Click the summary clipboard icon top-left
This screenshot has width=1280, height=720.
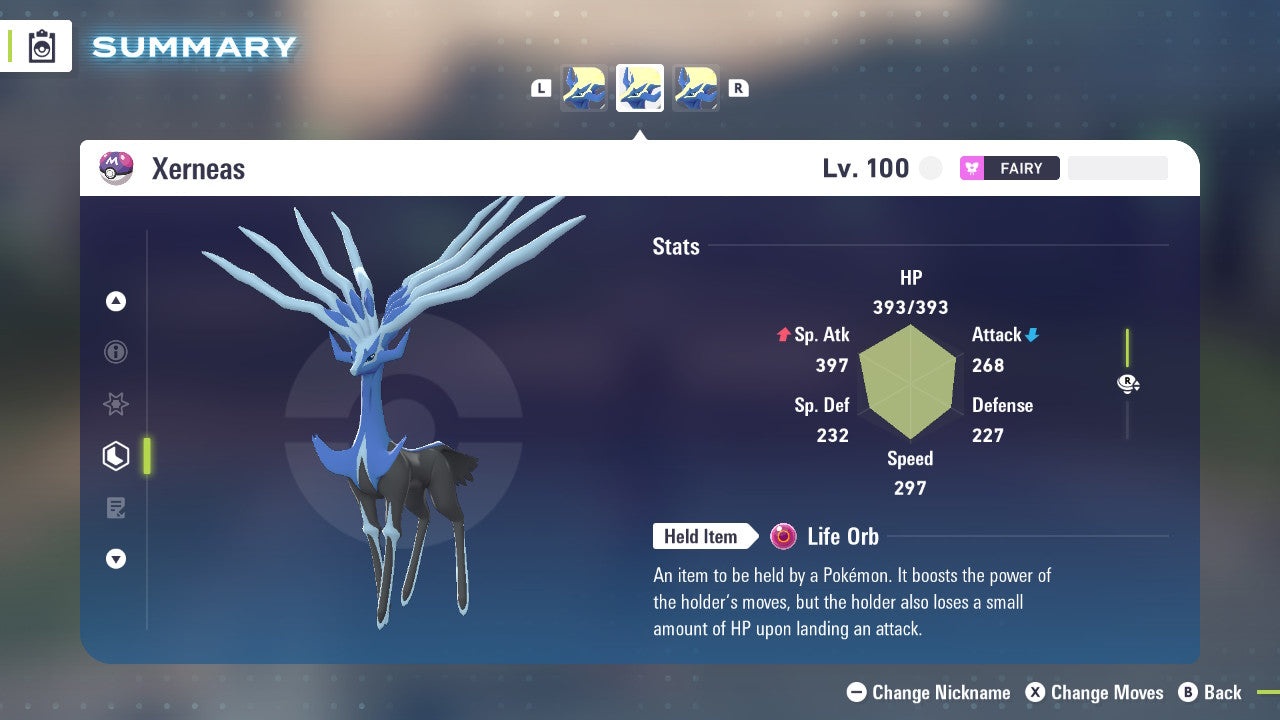coord(42,46)
